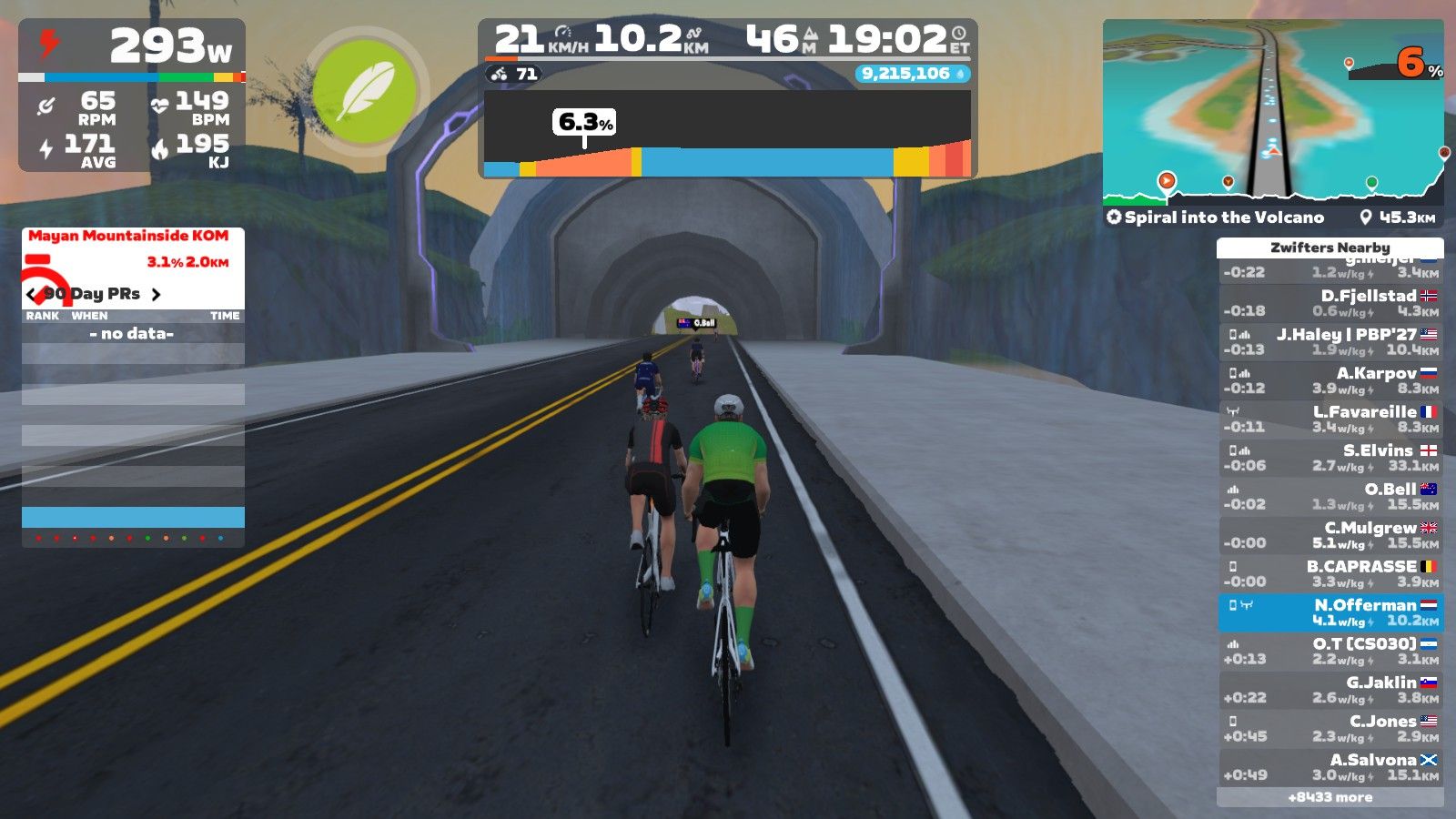Pick C.Jones from Zwifters Nearby
Viewport: 1456px width, 819px height.
pyautogui.click(x=1330, y=729)
